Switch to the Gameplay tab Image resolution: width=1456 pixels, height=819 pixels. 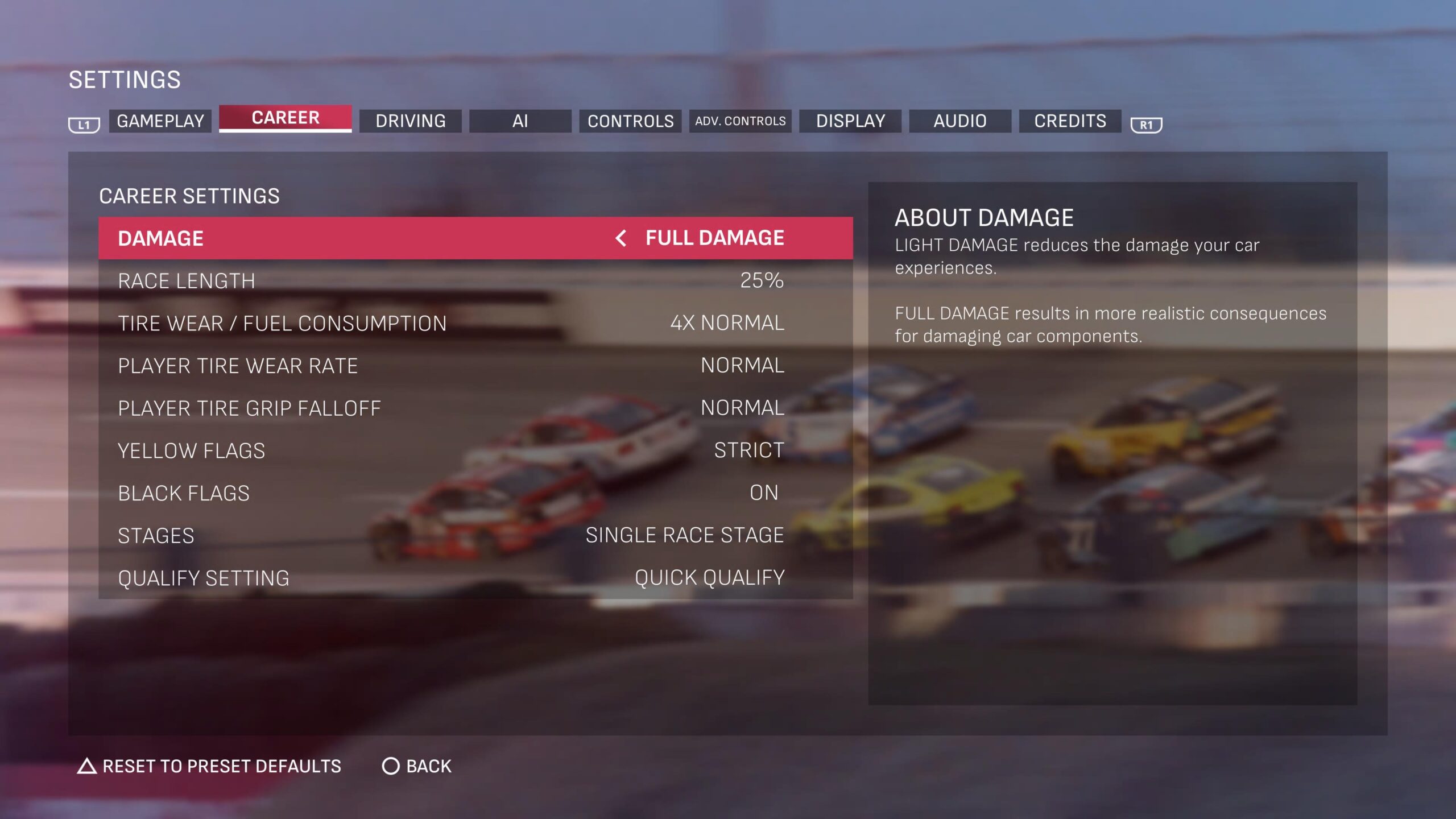160,121
